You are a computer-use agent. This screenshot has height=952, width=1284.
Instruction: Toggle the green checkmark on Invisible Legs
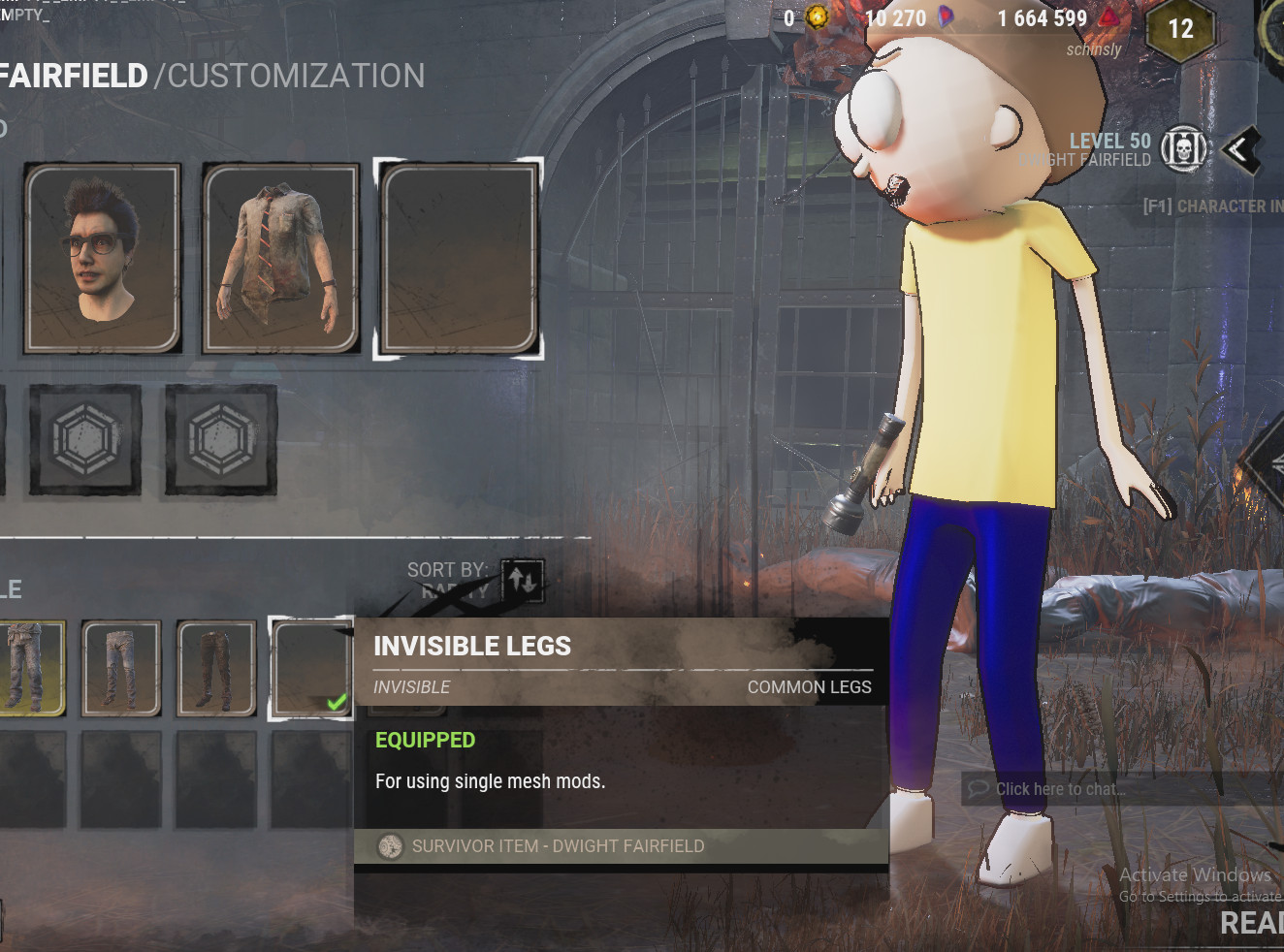click(x=336, y=702)
